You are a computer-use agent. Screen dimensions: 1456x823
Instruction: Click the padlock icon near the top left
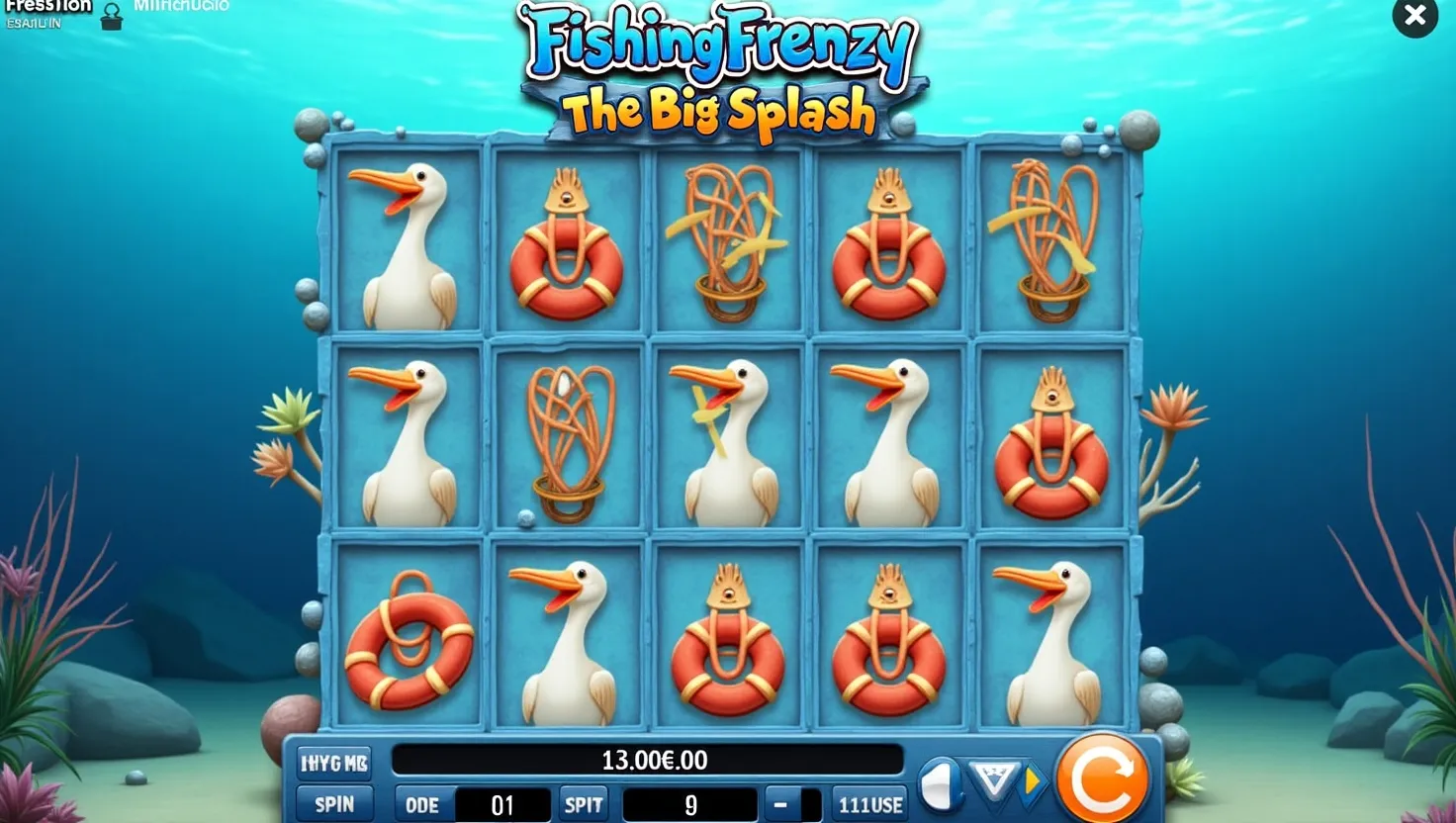112,16
